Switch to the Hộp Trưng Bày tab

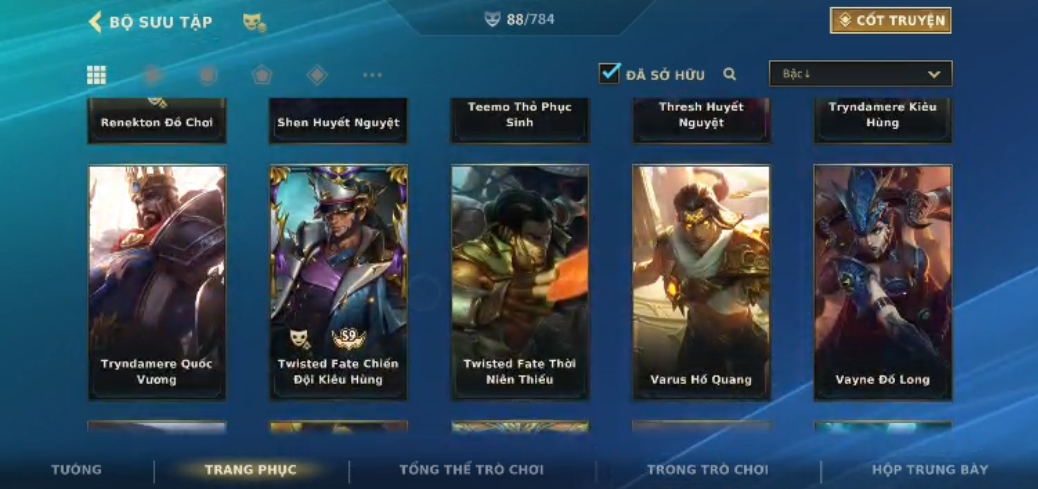(929, 470)
